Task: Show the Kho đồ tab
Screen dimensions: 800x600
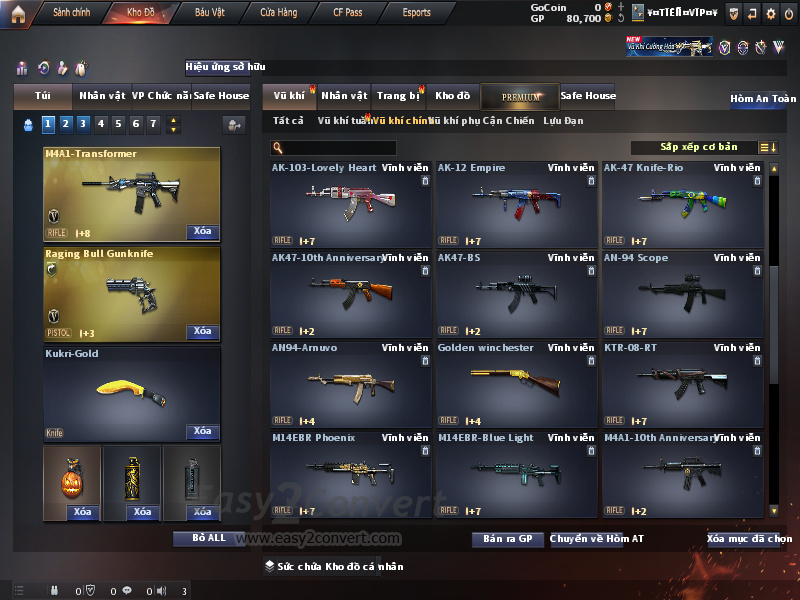Action: tap(452, 96)
